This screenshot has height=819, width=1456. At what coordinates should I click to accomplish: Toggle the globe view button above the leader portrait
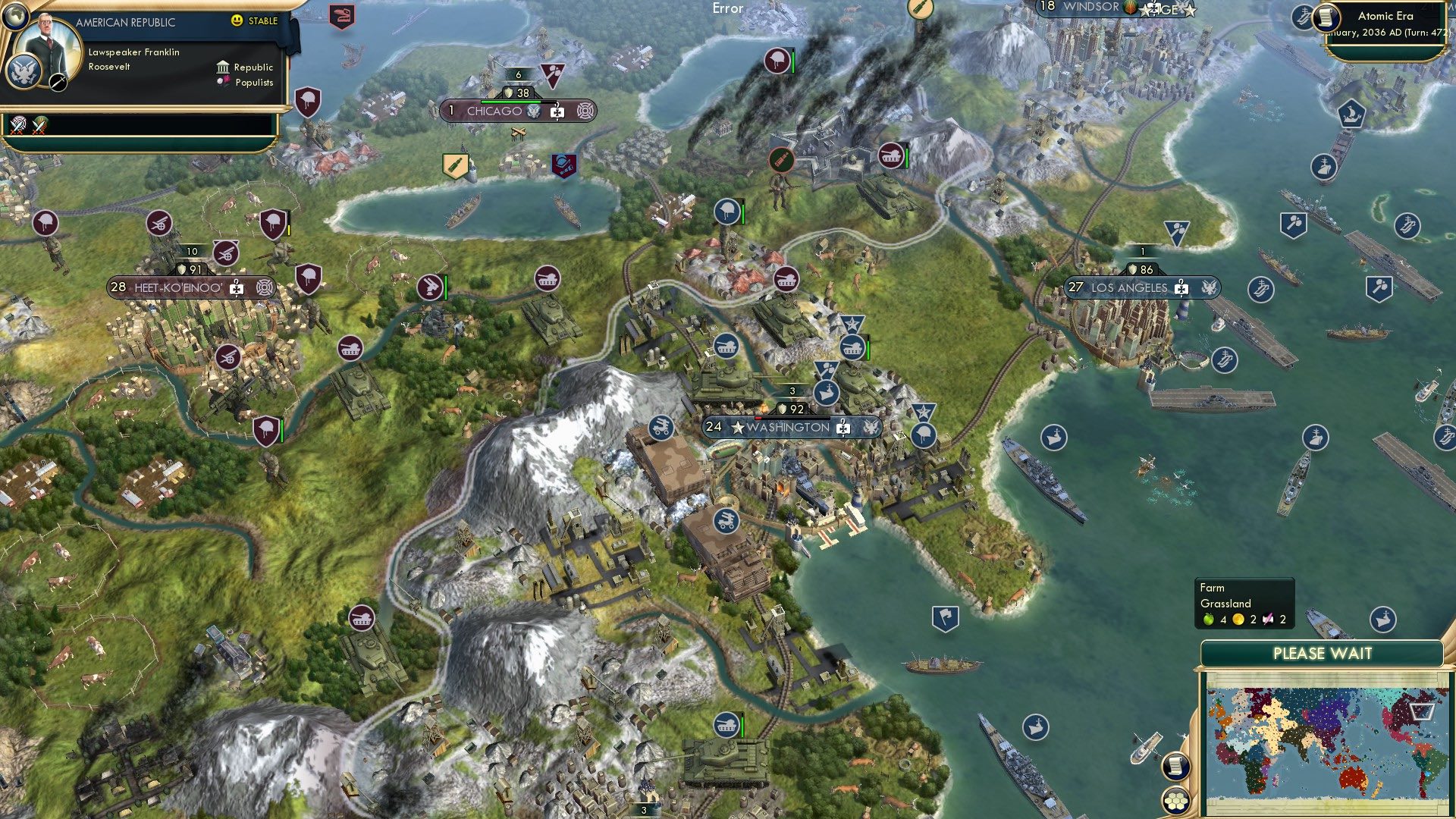coord(16,17)
